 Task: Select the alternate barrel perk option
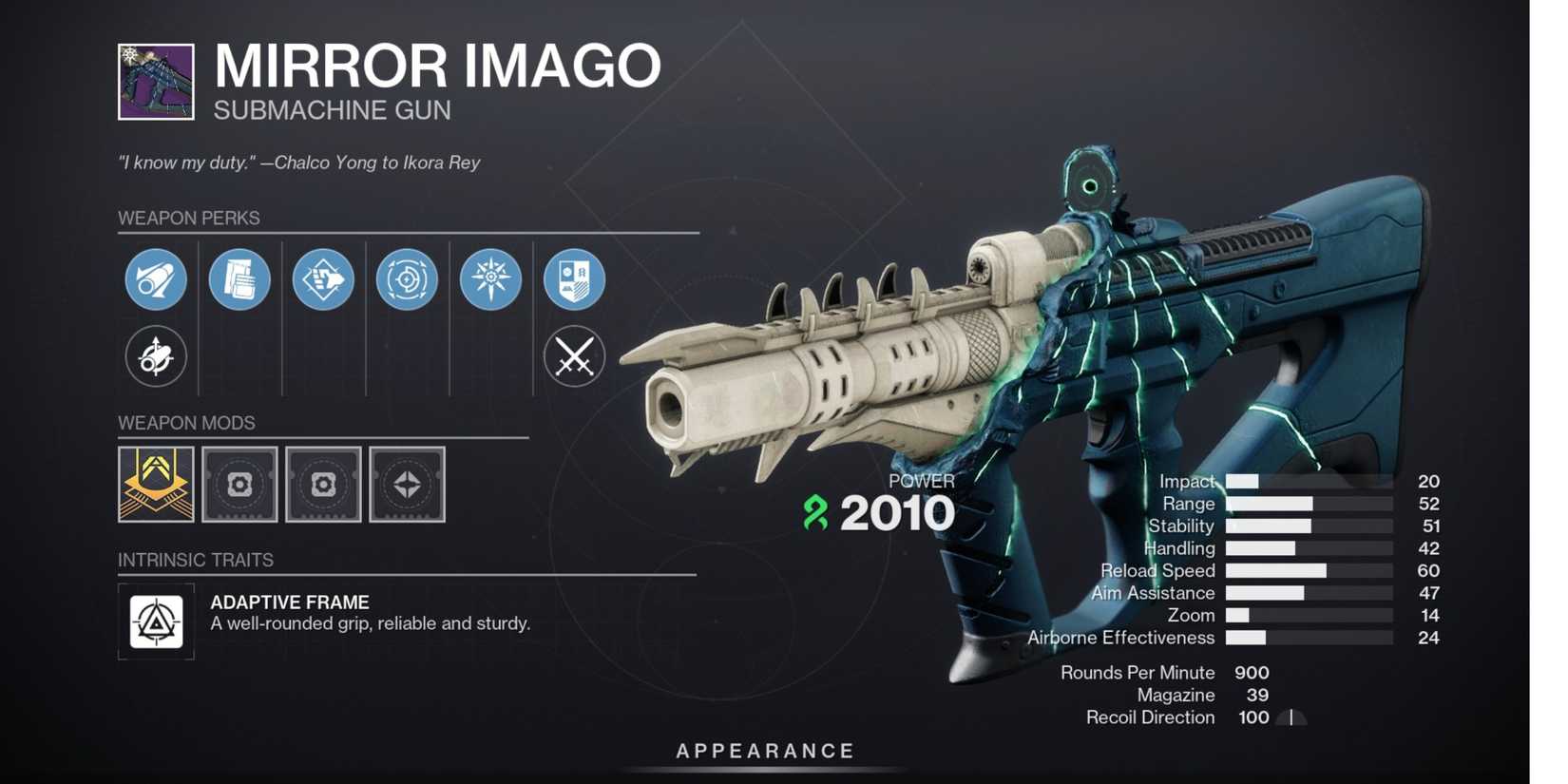155,358
